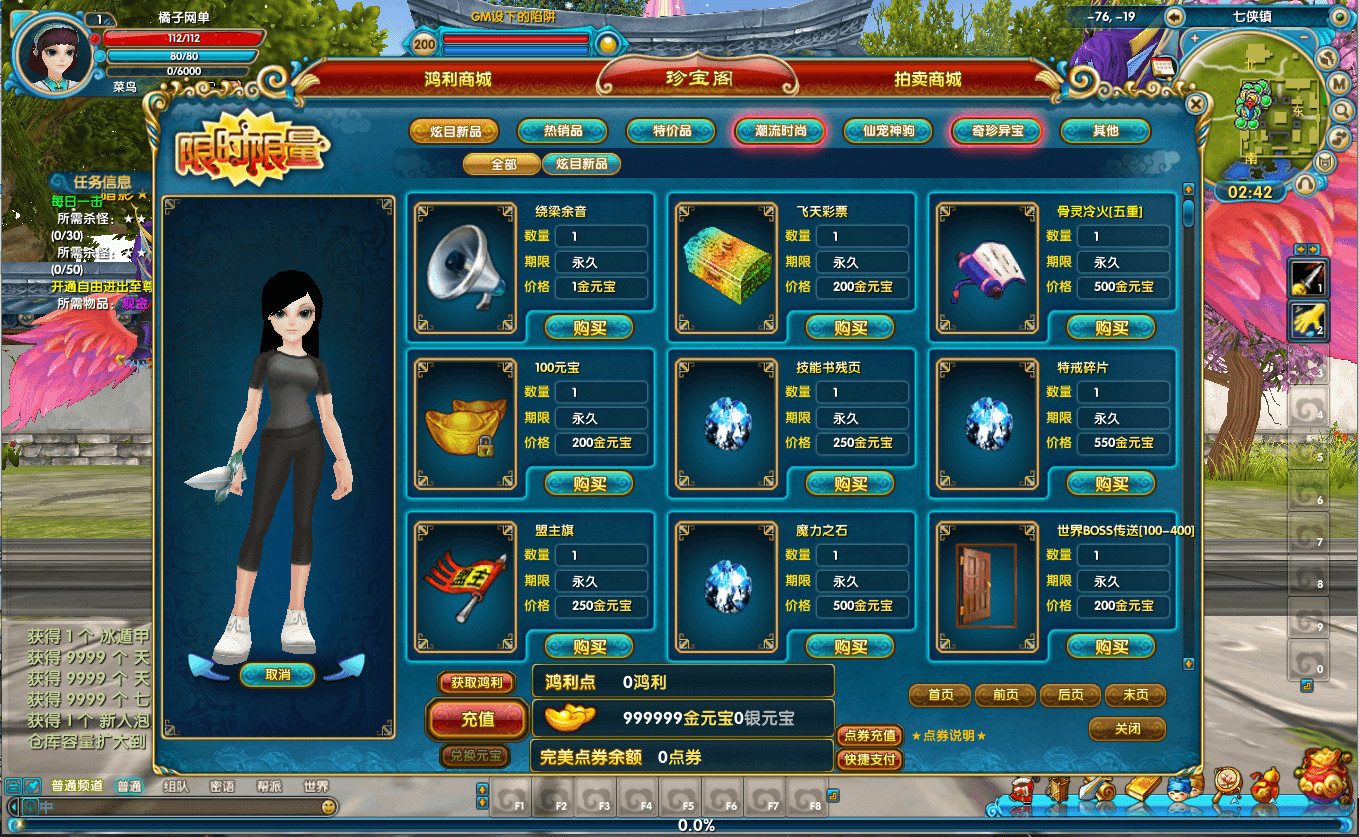Open the 仙宠神驹 pets category

[888, 131]
